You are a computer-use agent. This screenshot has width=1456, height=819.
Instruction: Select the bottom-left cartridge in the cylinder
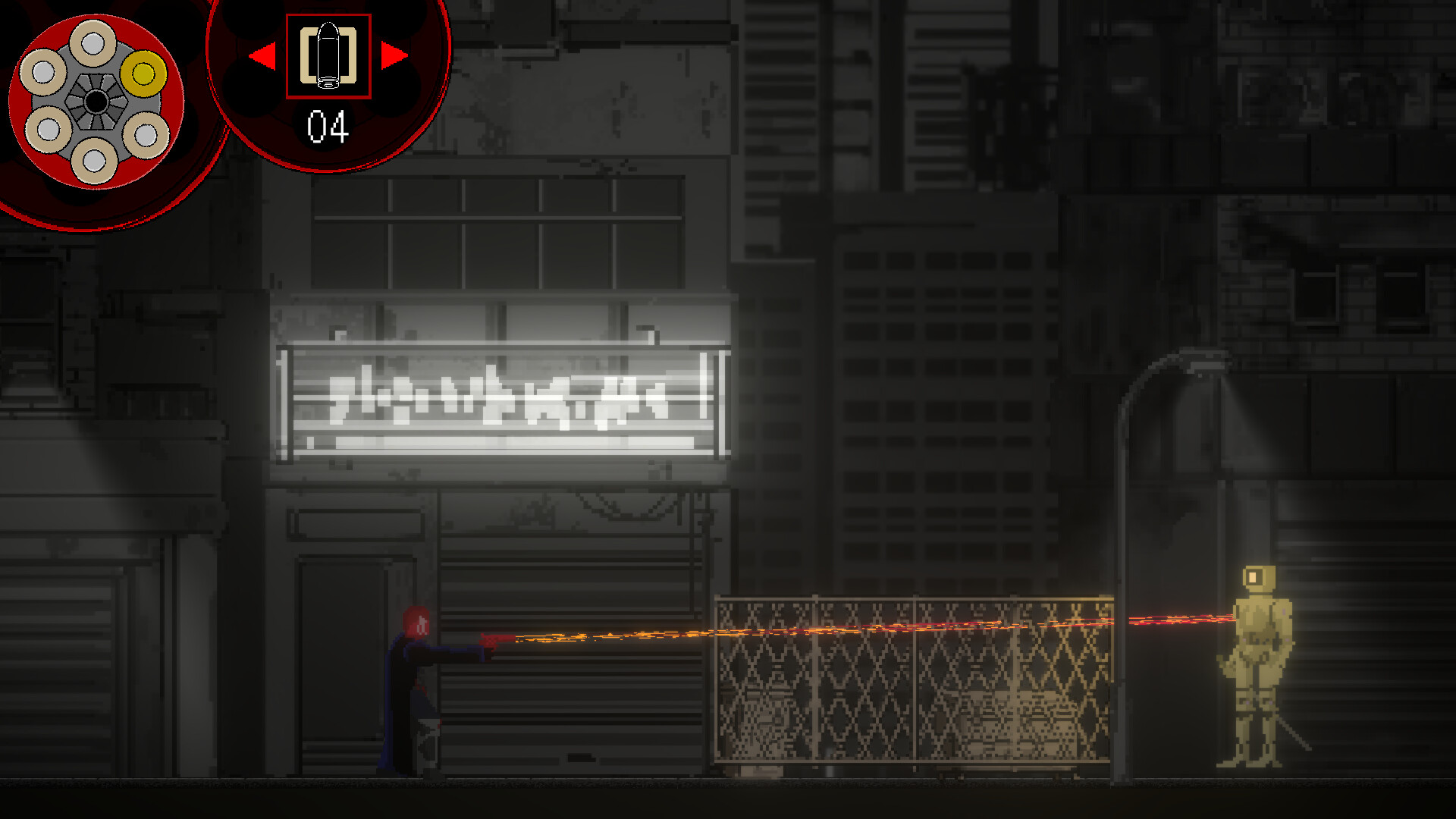(x=47, y=127)
